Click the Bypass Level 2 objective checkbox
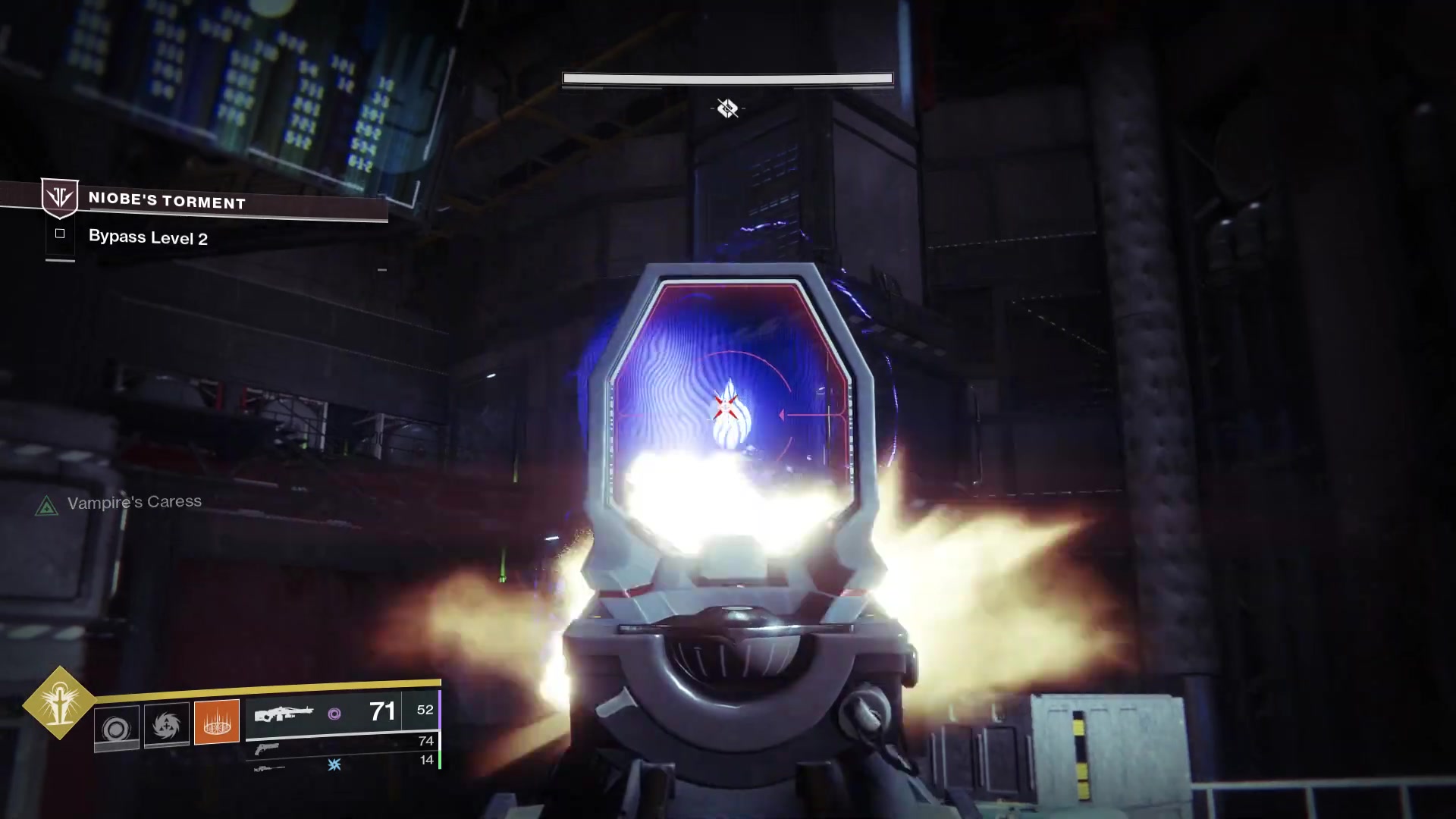 (60, 234)
